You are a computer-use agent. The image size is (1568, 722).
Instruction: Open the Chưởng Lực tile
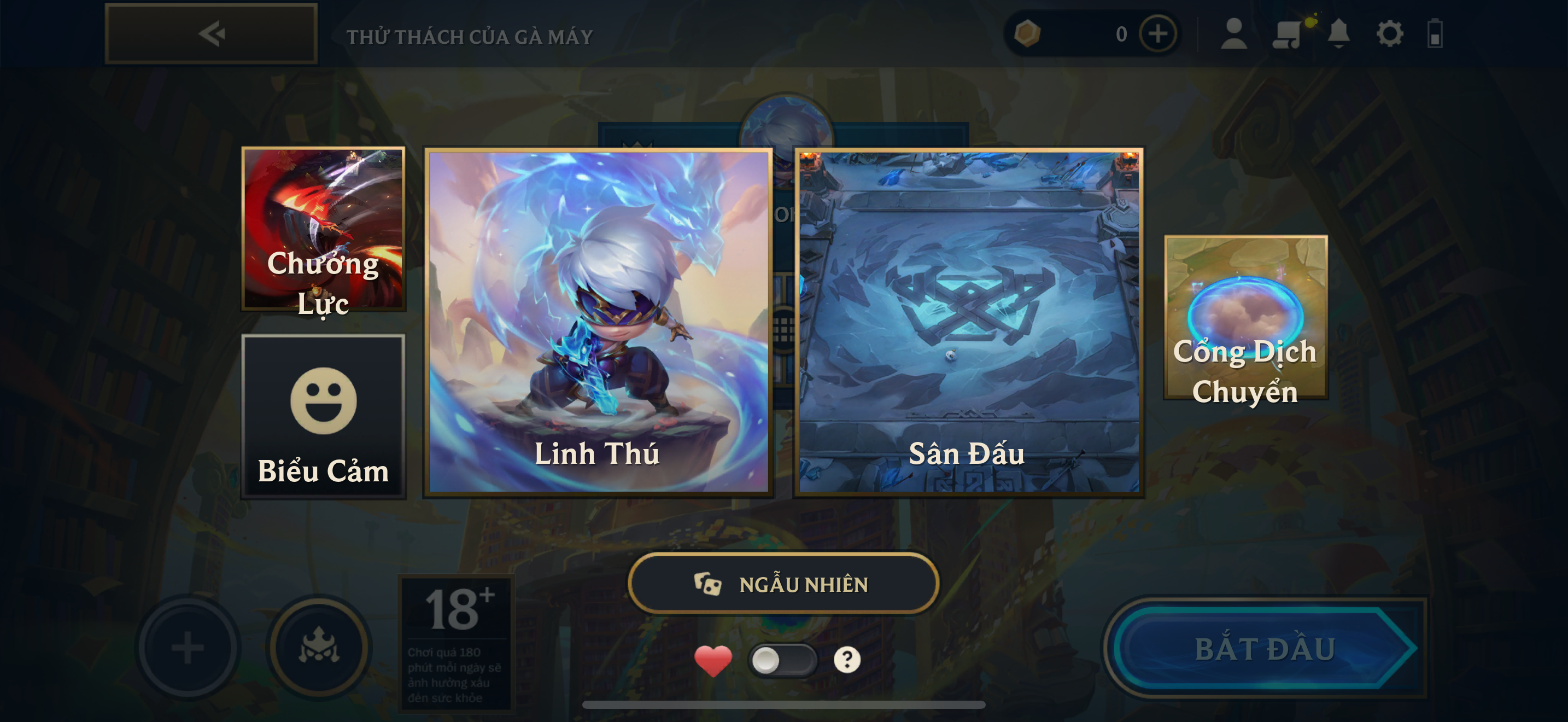pos(323,229)
